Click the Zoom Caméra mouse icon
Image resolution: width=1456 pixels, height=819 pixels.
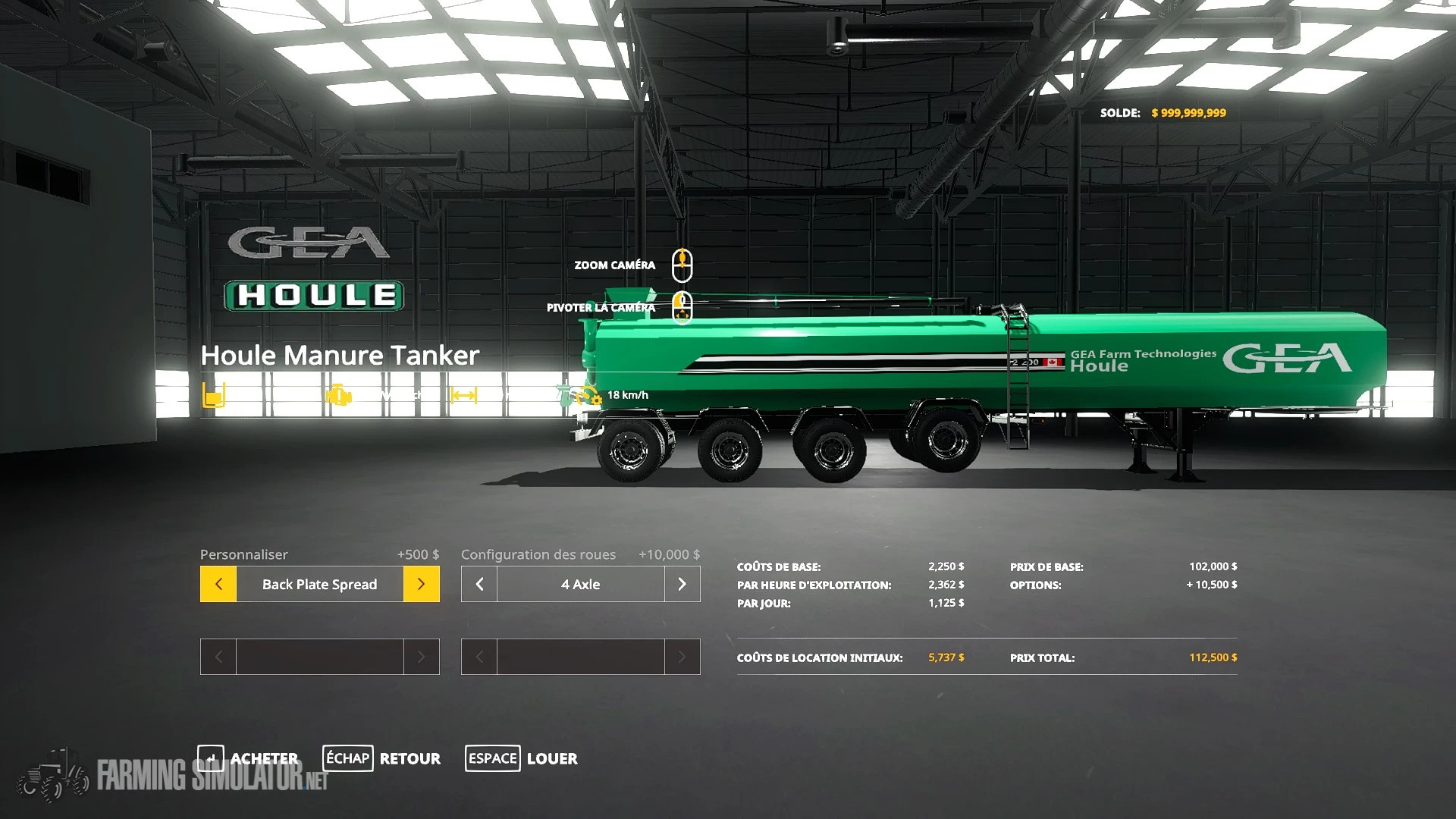tap(682, 265)
